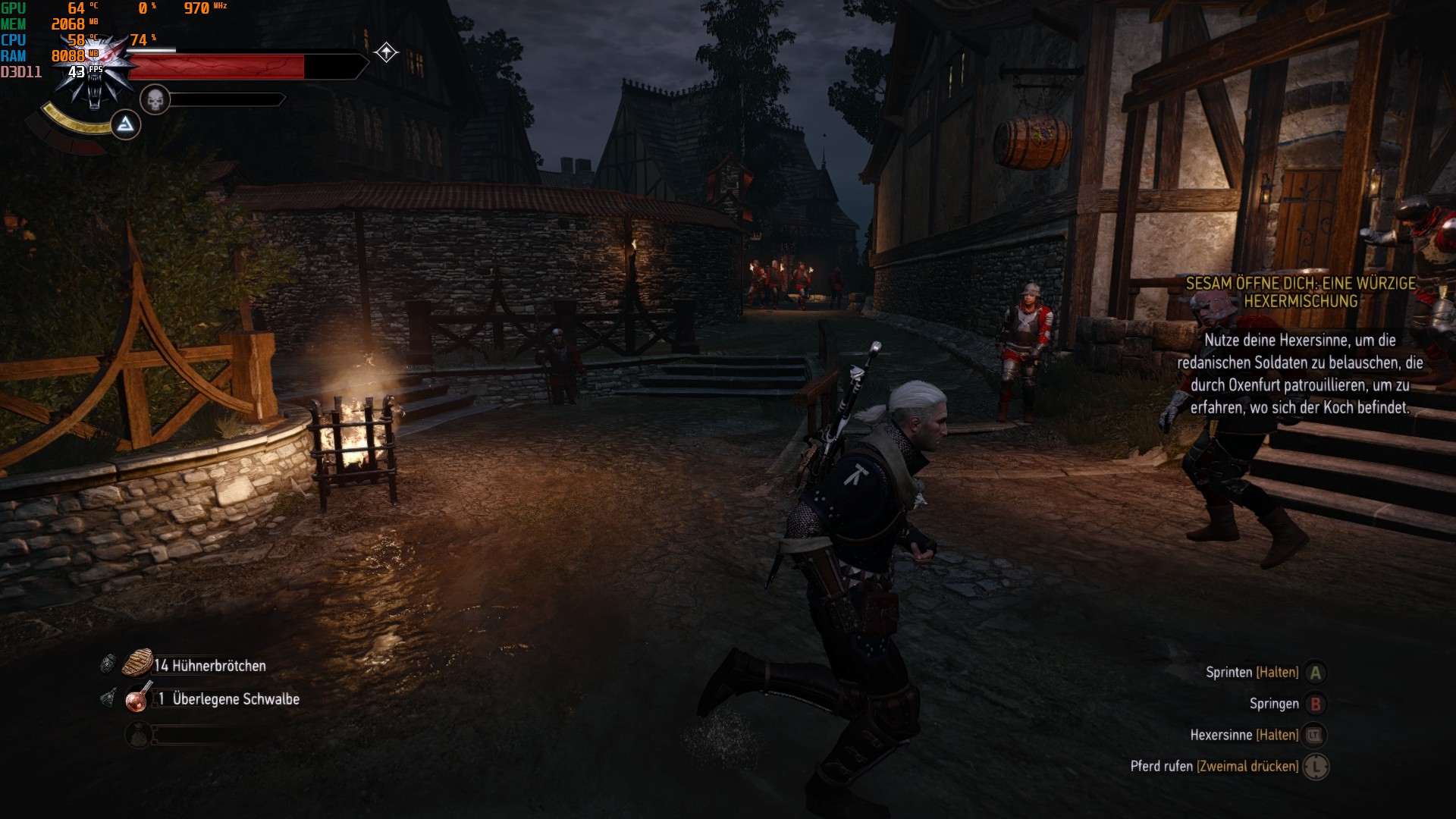Select the grilled Hühnerbrötchen food icon
Image resolution: width=1456 pixels, height=819 pixels.
click(136, 664)
